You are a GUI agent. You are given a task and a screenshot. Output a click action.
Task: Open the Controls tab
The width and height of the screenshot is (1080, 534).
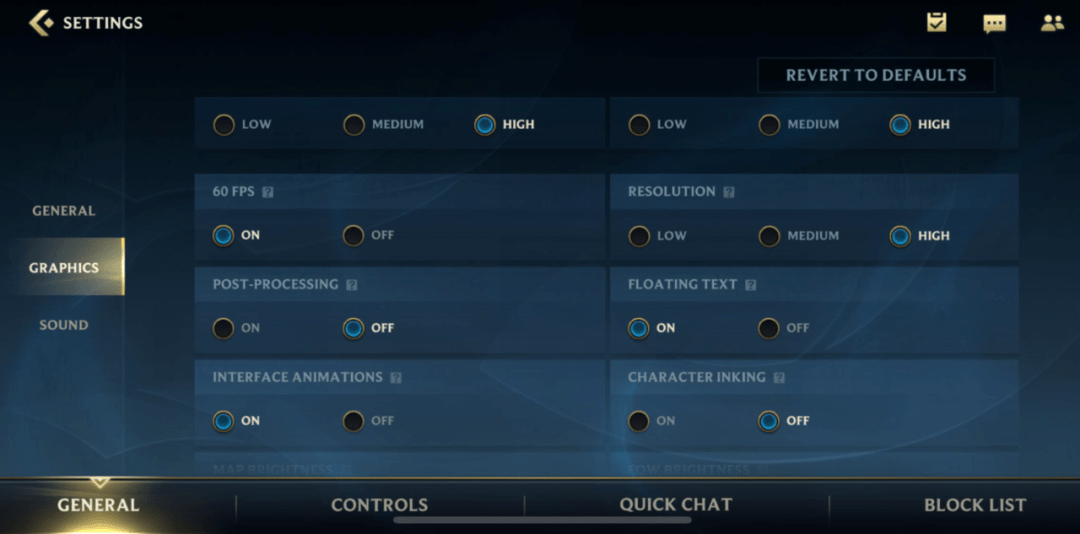pyautogui.click(x=379, y=505)
